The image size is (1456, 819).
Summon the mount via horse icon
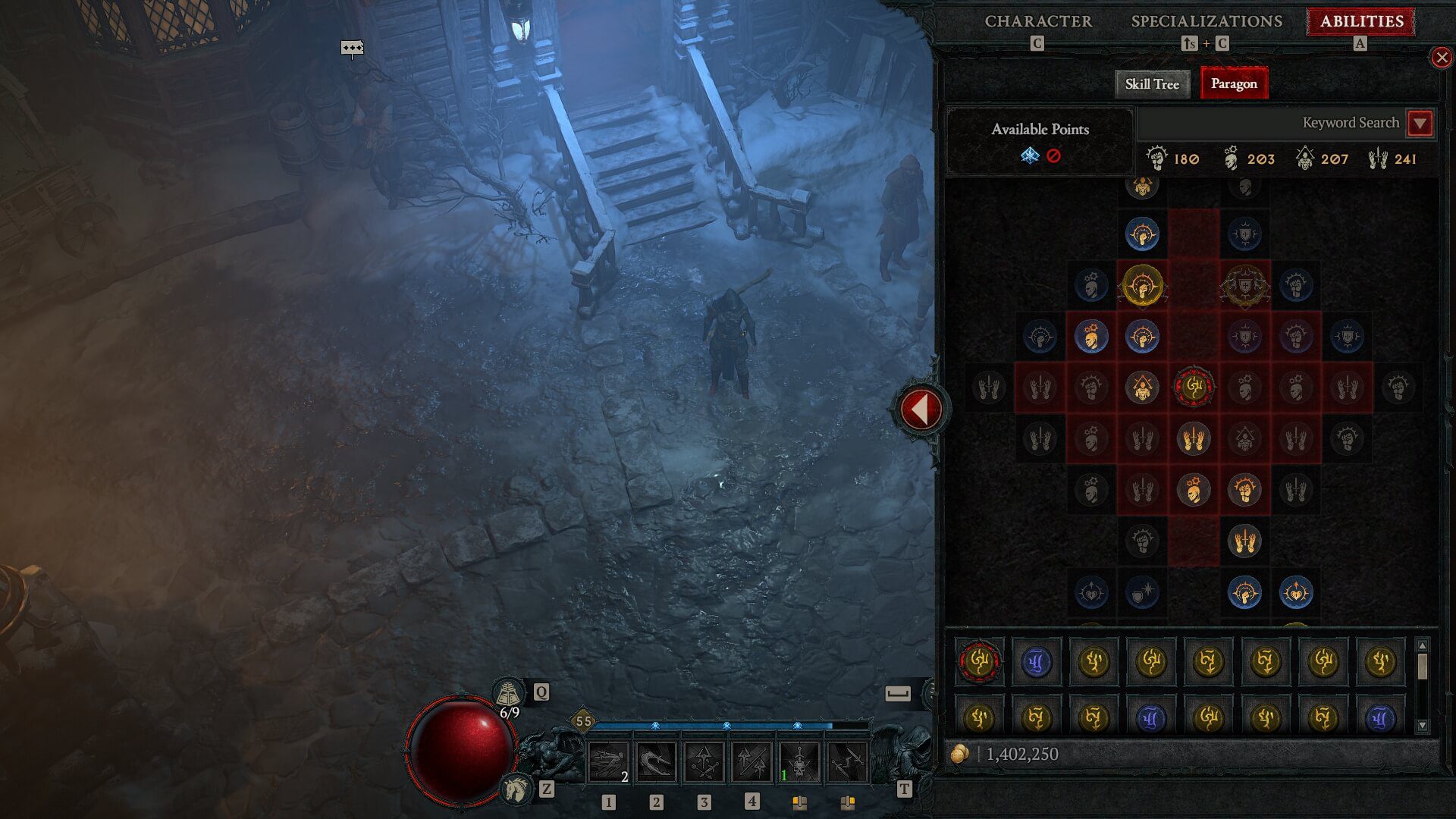pos(516,789)
